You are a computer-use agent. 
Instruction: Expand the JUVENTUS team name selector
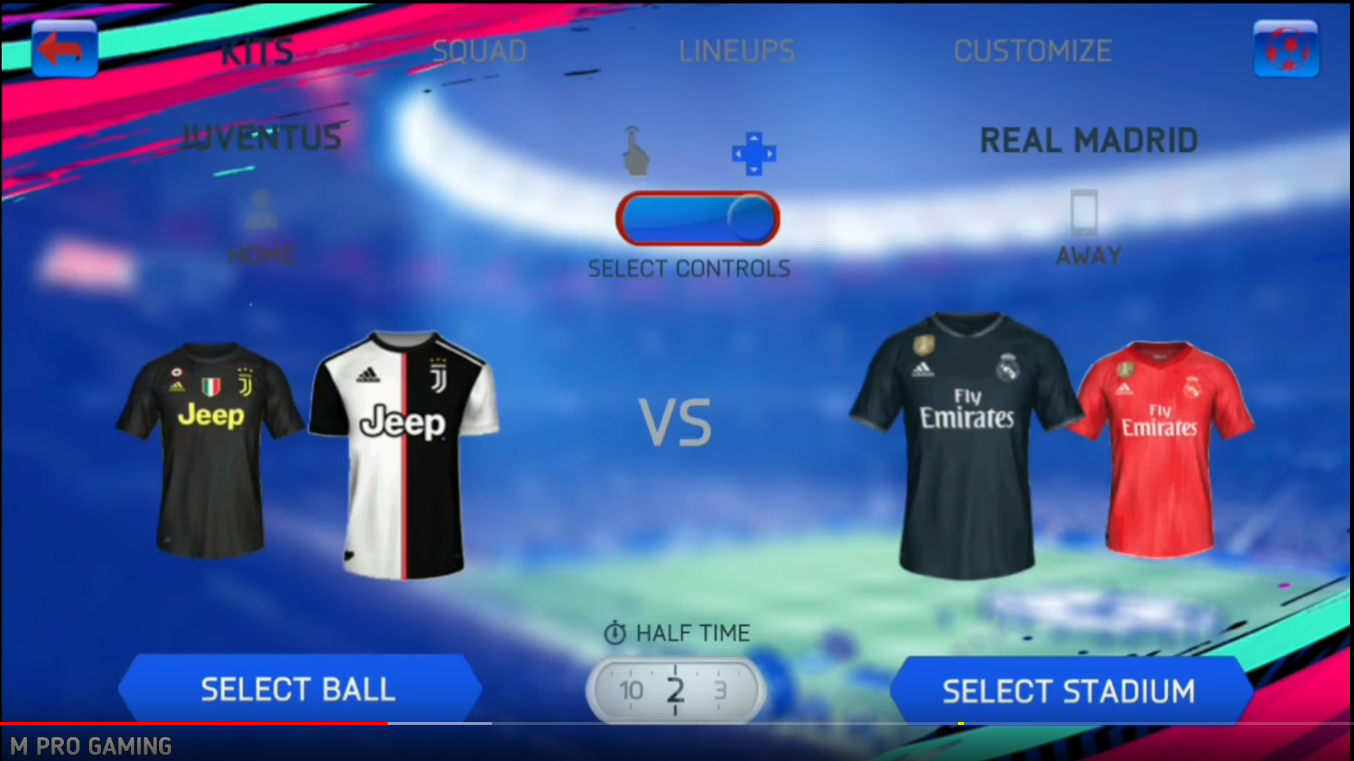[x=262, y=138]
